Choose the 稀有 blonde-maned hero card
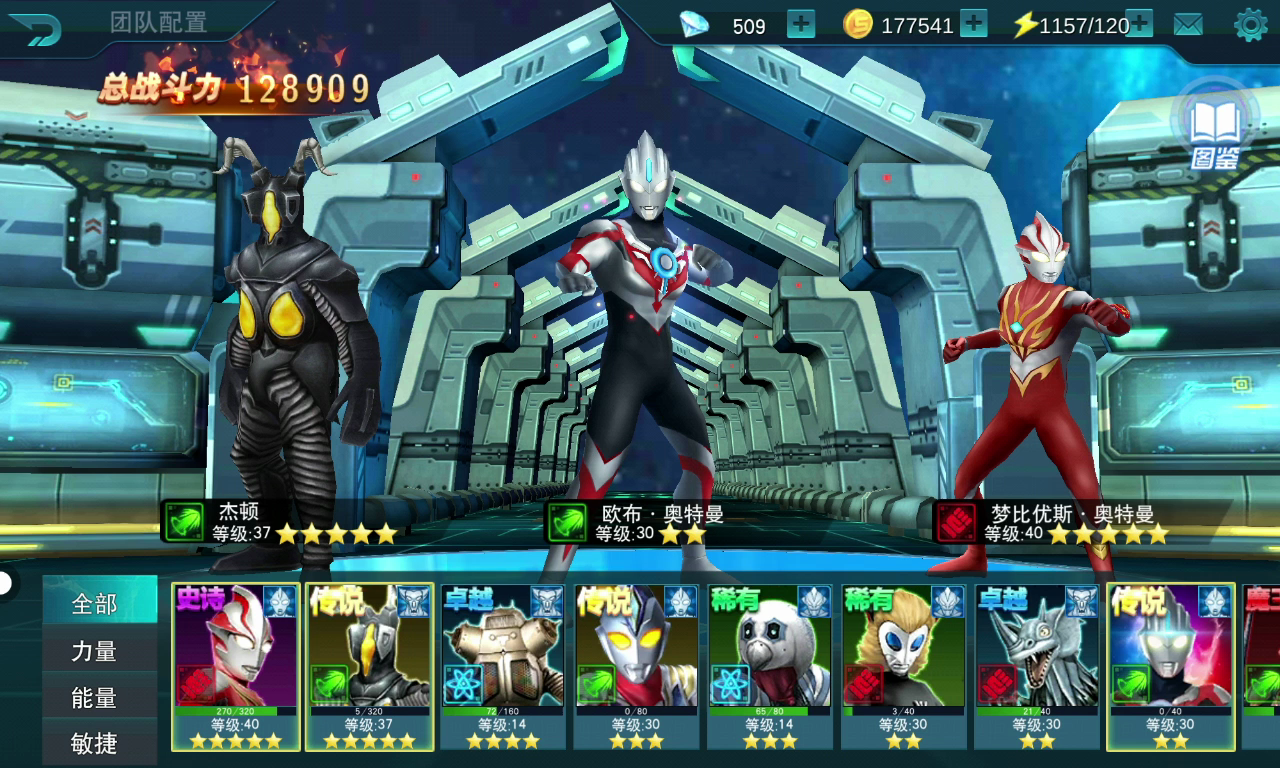This screenshot has width=1280, height=768. tap(904, 666)
